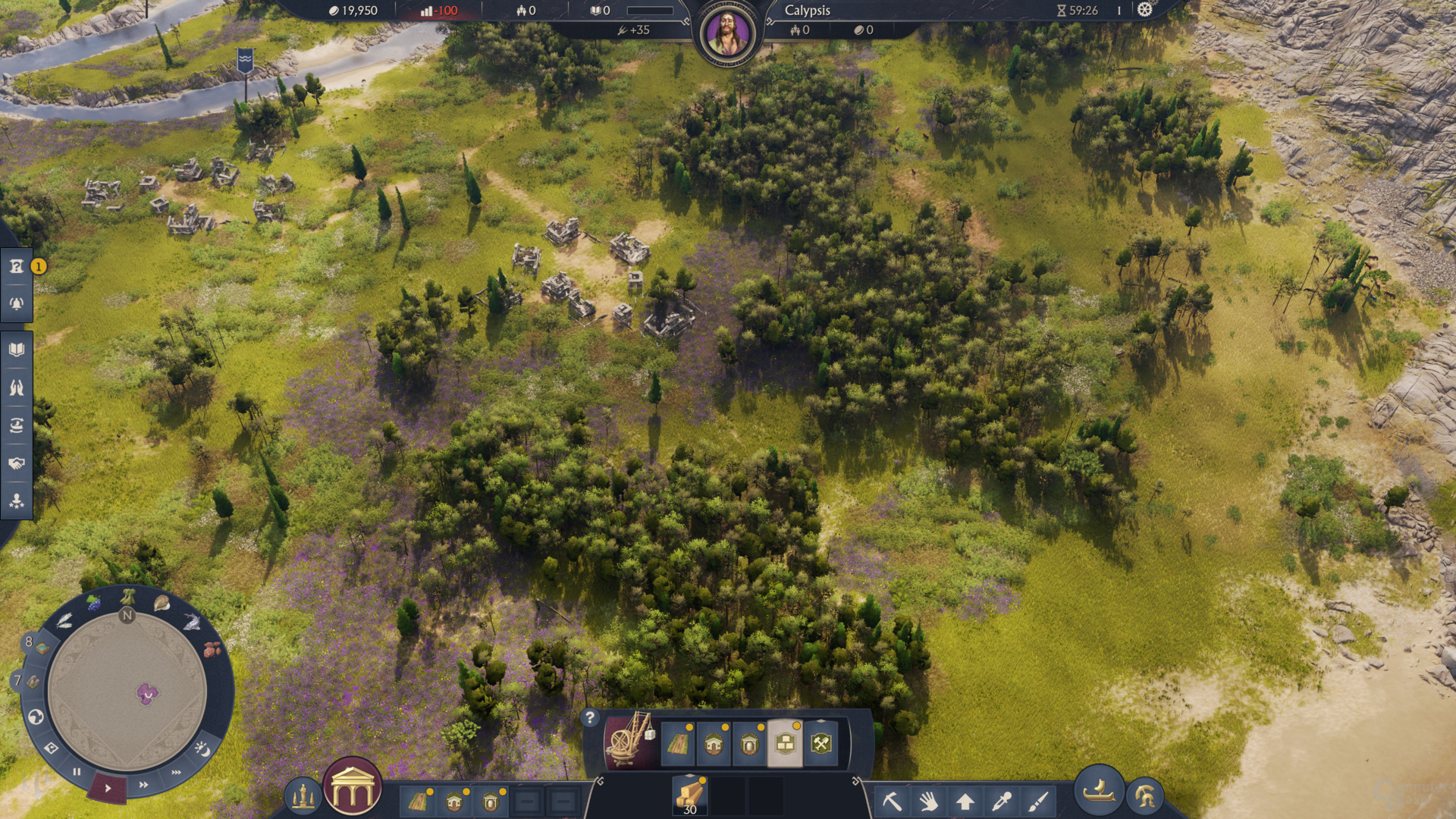Image resolution: width=1456 pixels, height=819 pixels.
Task: Pause the game speed
Action: coord(77,772)
